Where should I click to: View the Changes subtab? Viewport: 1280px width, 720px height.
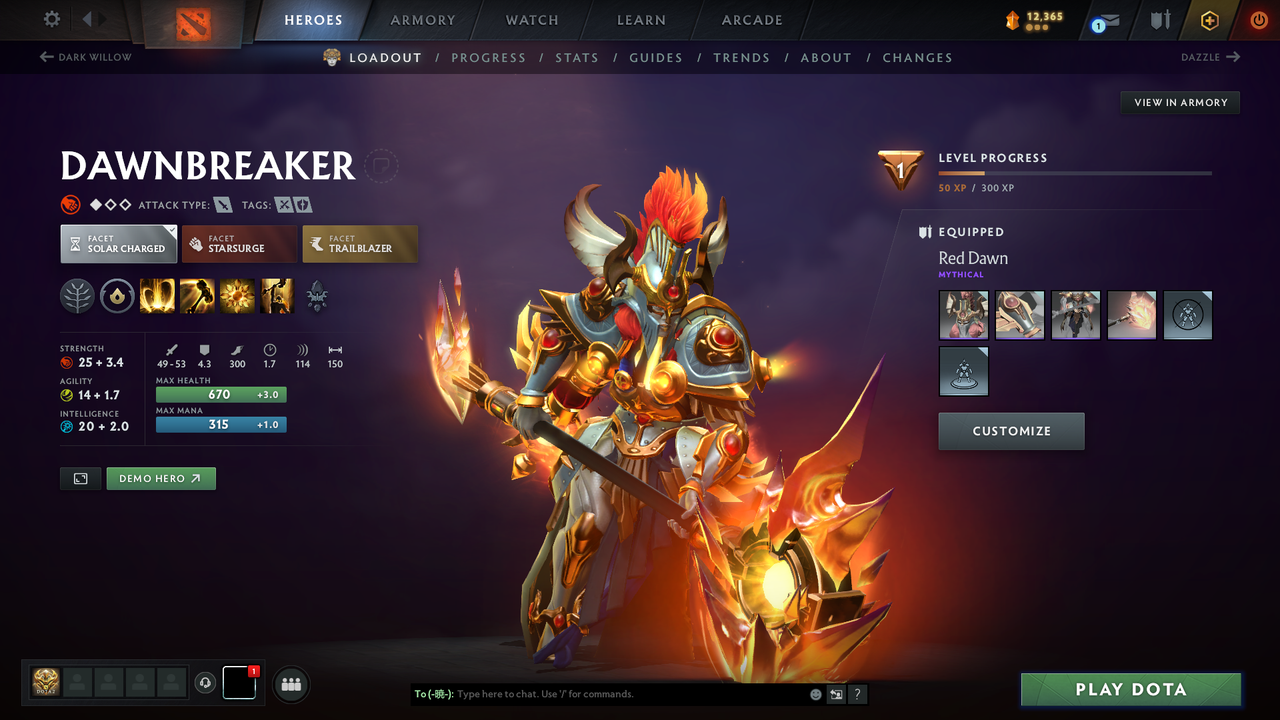click(917, 58)
